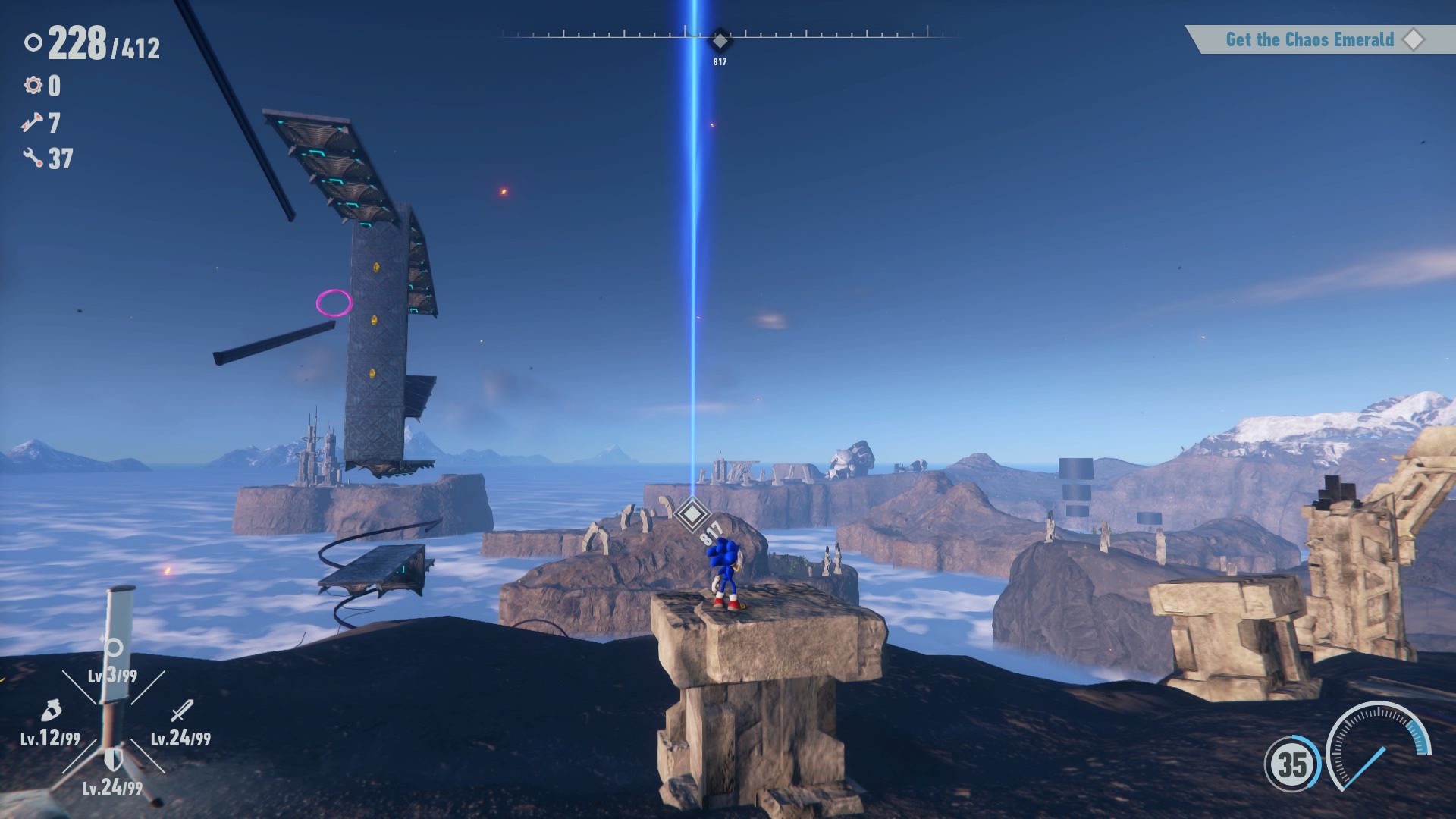Select the Get the Chaos Emerald objective
Screen dimensions: 1456x819
tap(1310, 39)
